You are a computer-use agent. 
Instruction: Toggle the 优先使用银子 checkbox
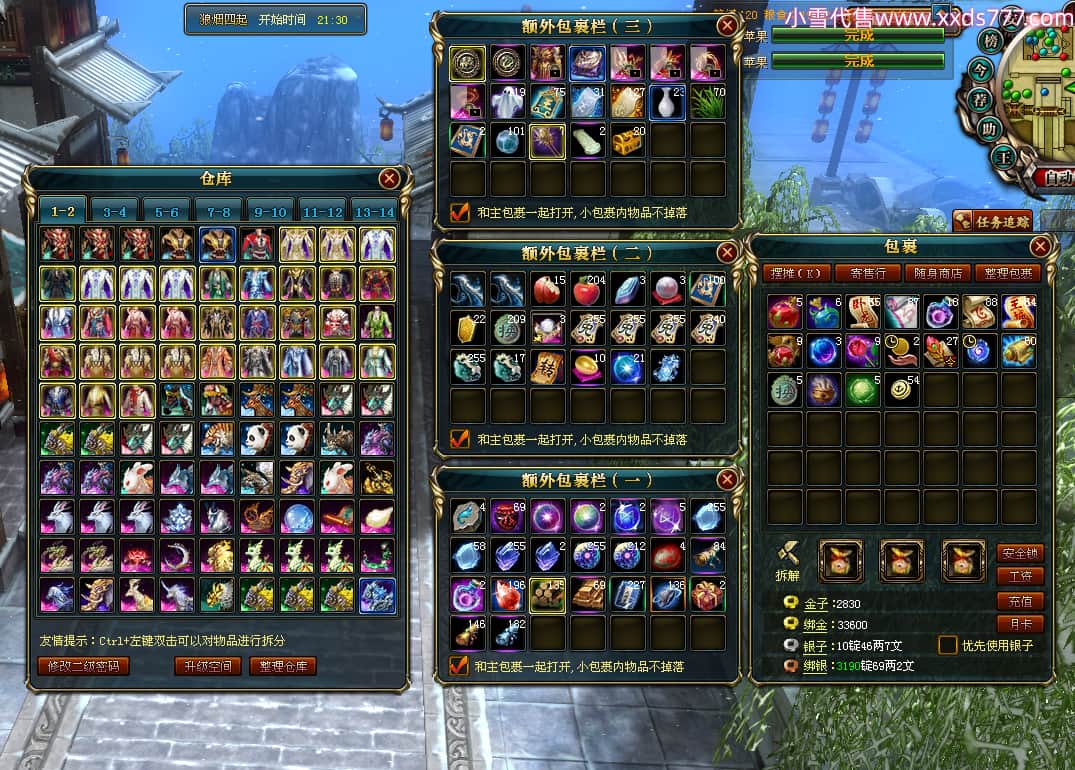coord(947,645)
